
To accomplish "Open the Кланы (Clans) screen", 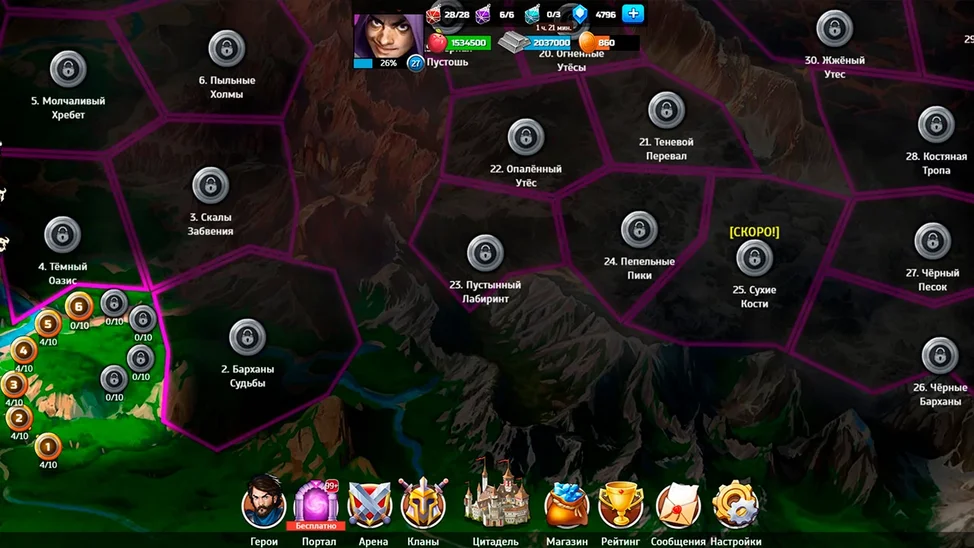I will [x=423, y=505].
